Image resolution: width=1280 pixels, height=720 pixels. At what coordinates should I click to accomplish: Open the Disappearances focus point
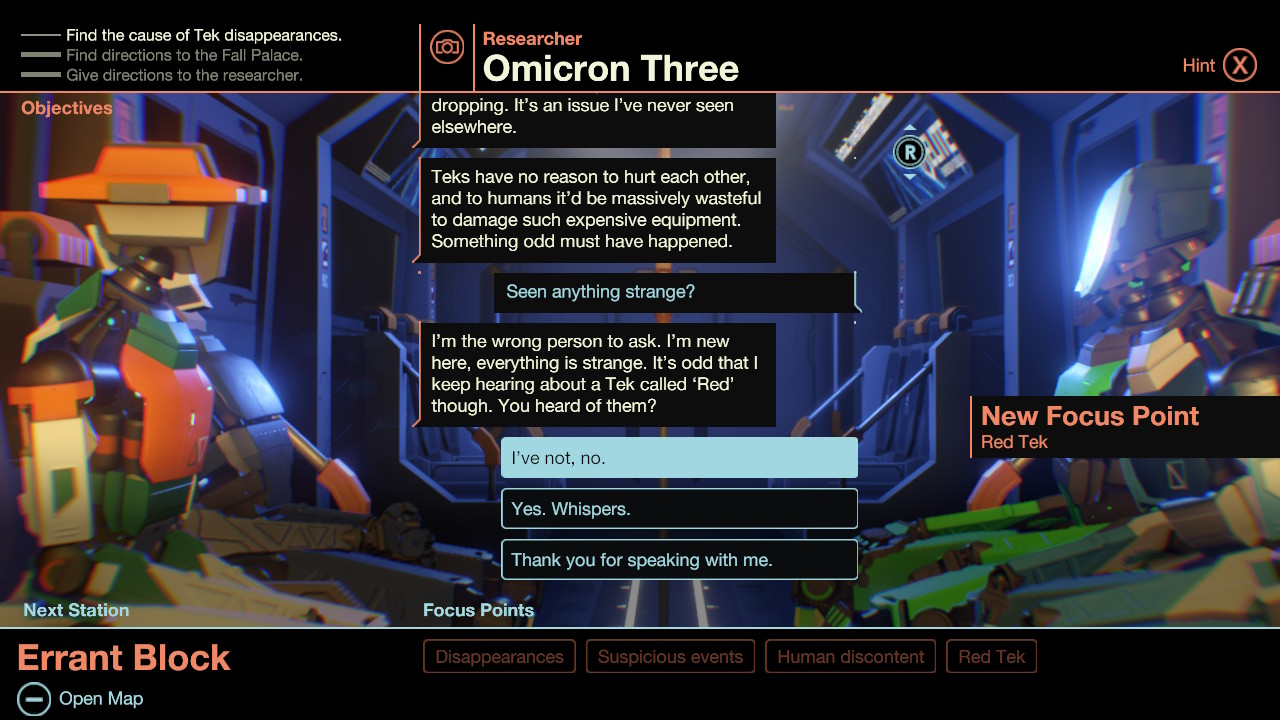pos(499,656)
